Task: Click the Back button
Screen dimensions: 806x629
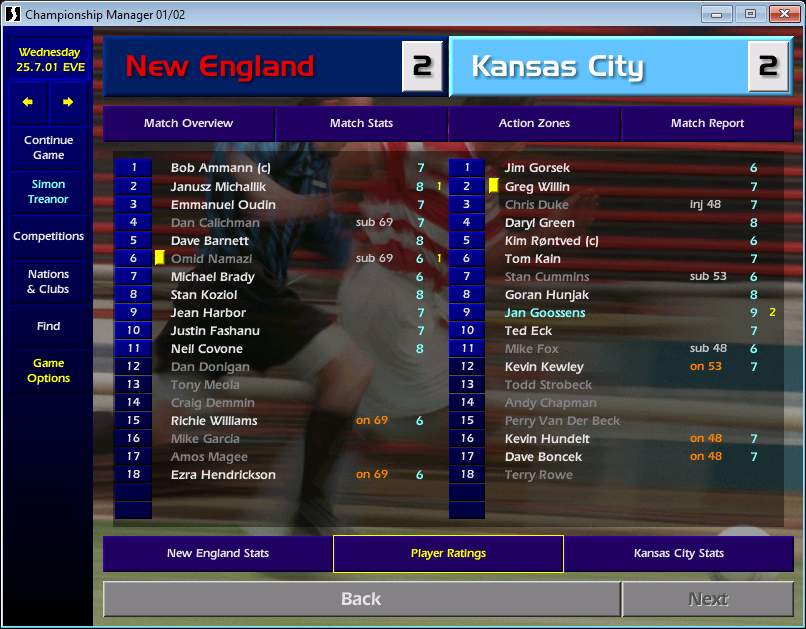Action: pos(361,599)
